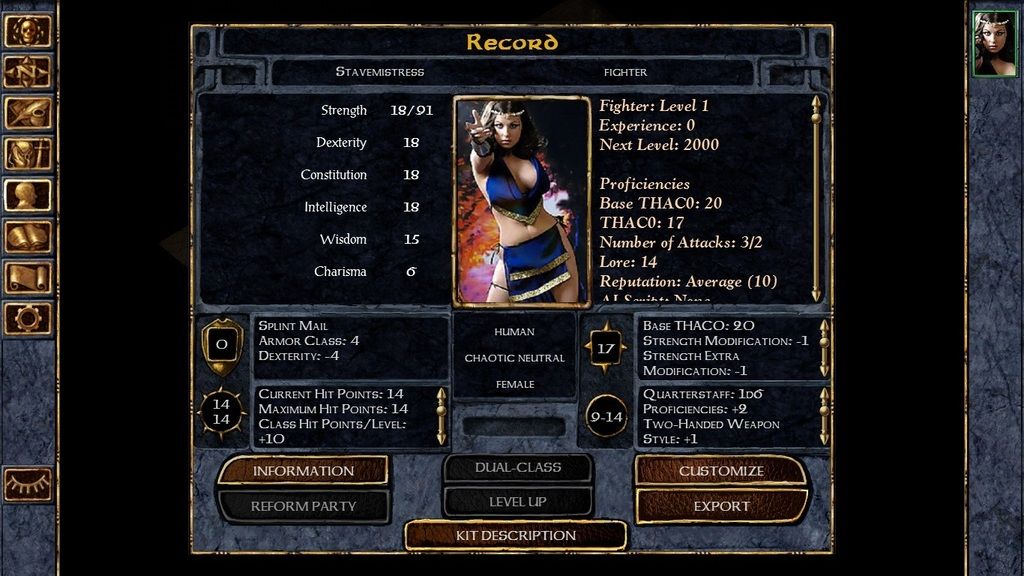Toggle the closed-eye hide interface button
1024x576 pixels.
[28, 484]
